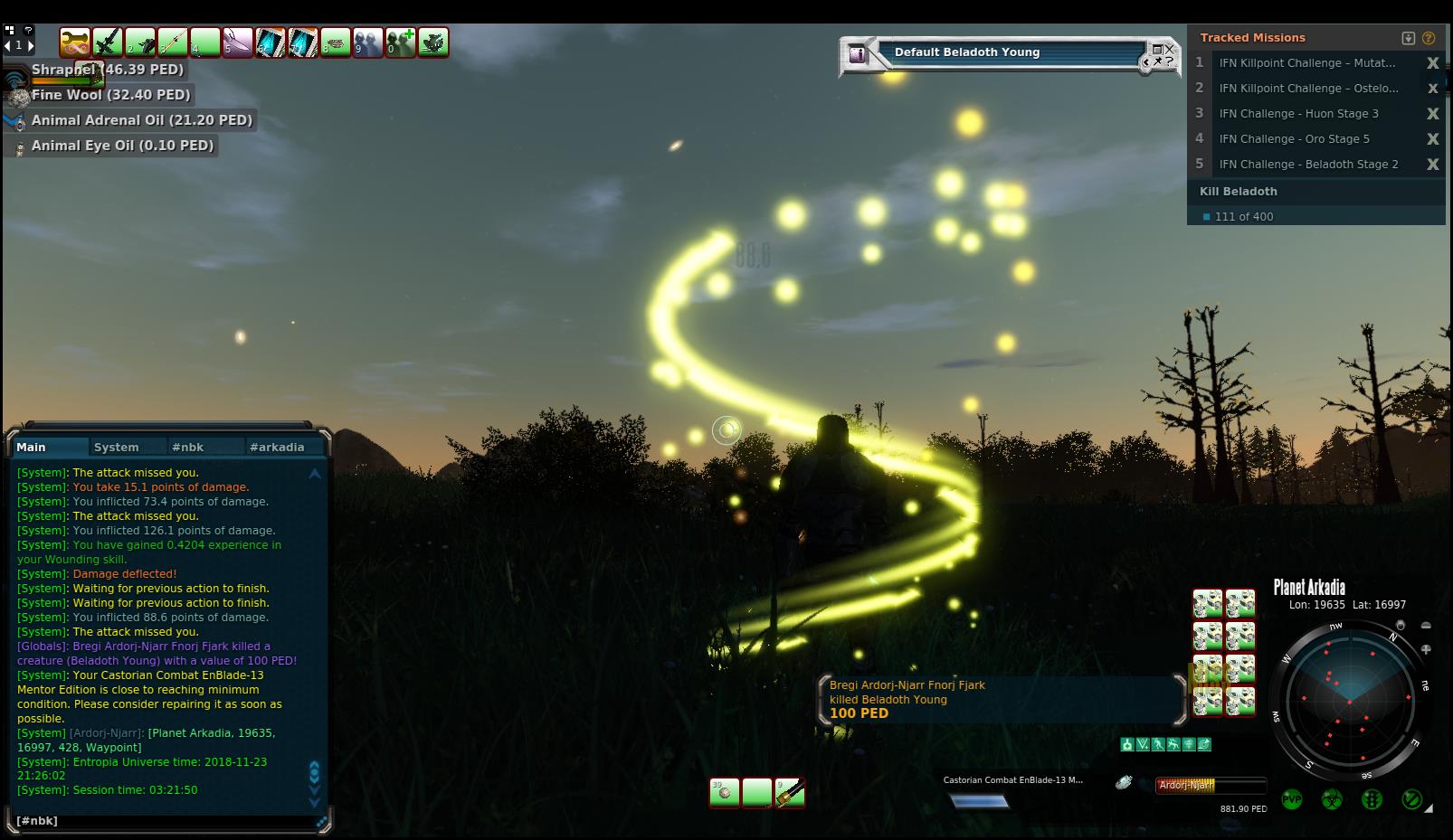Click the add-teammate icon with green plus
This screenshot has width=1453, height=840.
pos(401,42)
